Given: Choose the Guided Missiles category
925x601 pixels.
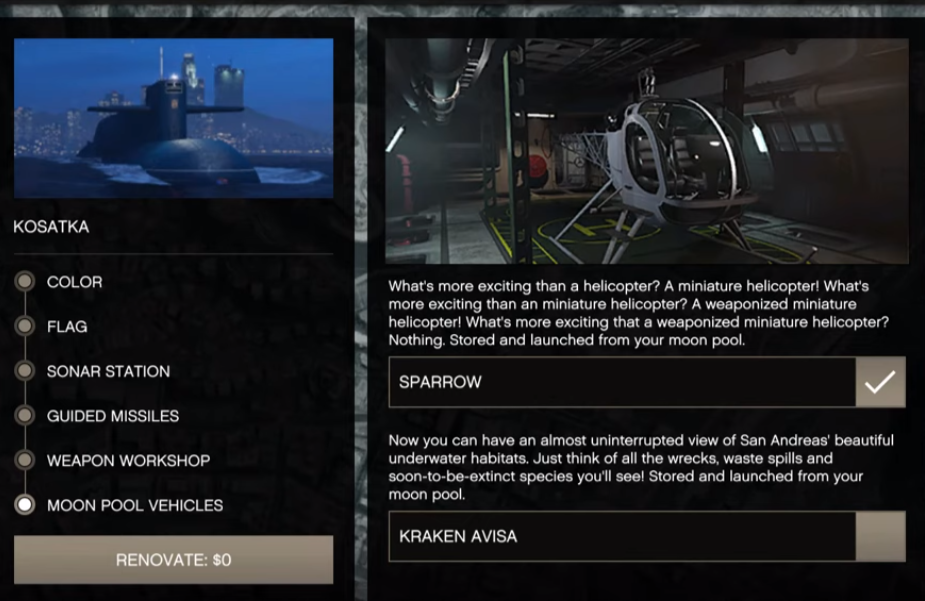Looking at the screenshot, I should tap(113, 416).
